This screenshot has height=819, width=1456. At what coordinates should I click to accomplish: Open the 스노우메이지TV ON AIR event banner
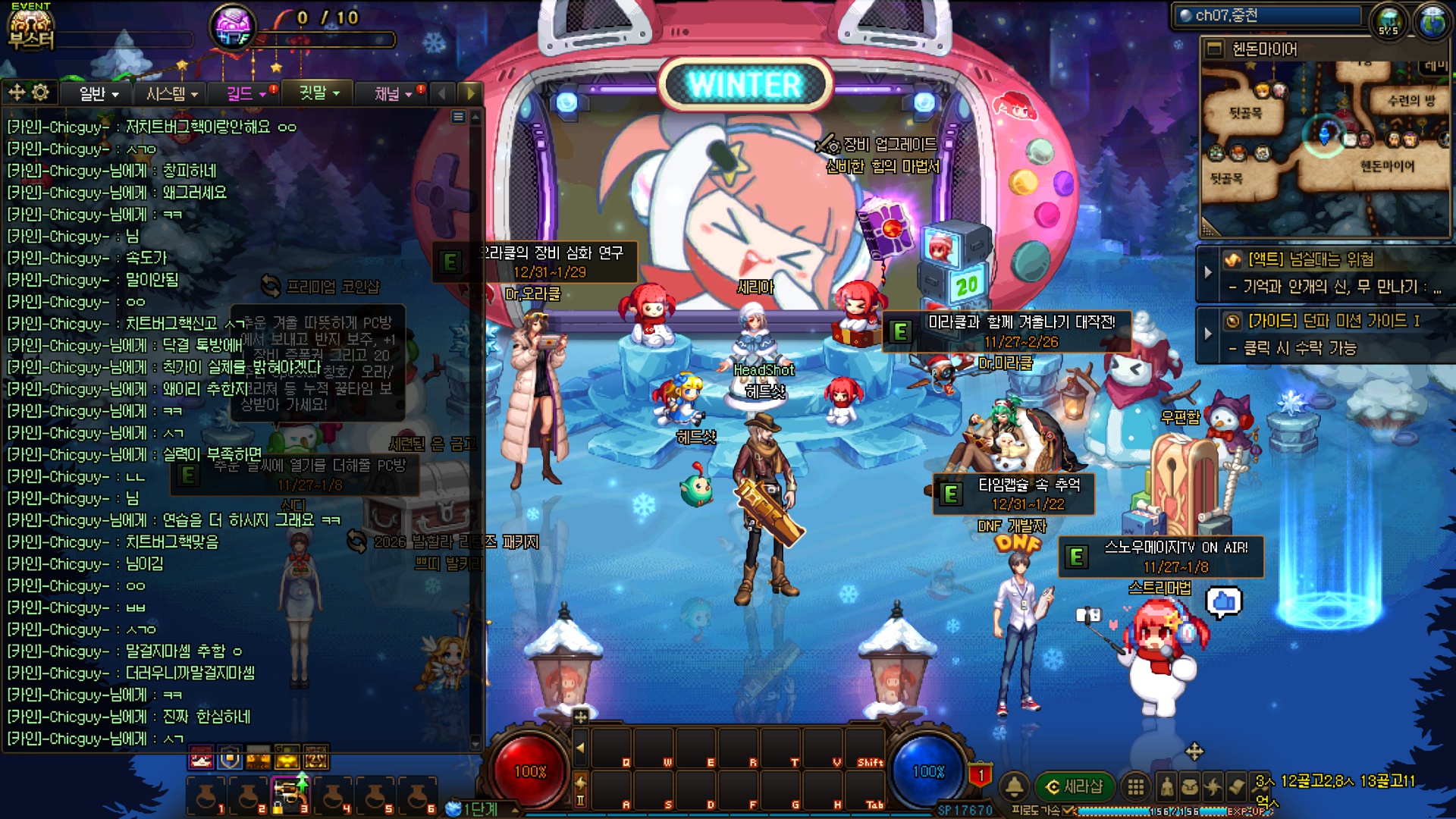[1161, 557]
